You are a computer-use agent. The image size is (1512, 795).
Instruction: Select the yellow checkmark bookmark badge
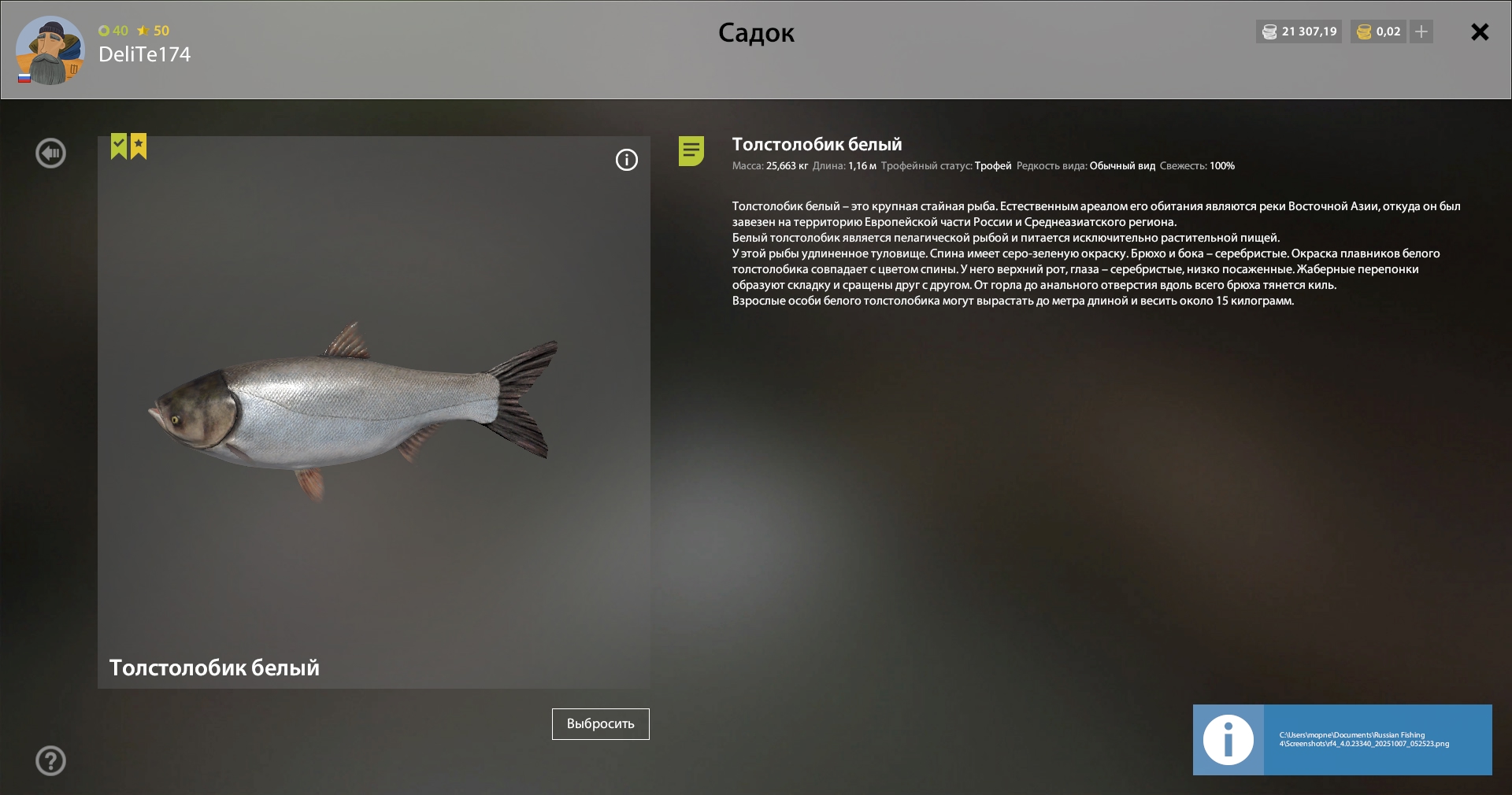tap(119, 146)
